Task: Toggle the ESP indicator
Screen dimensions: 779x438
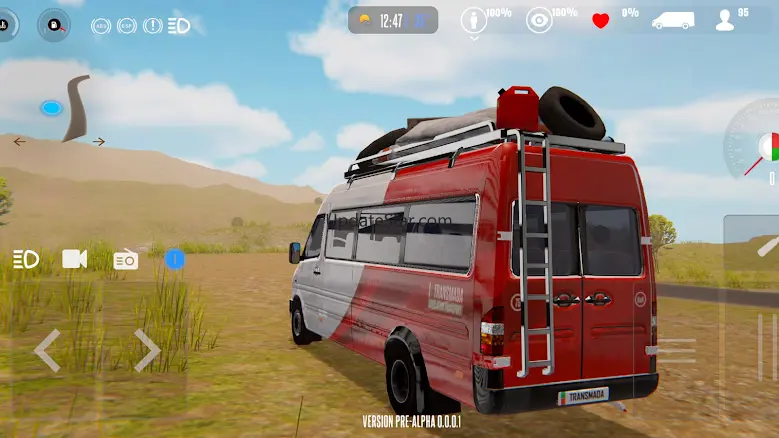Action: [127, 26]
